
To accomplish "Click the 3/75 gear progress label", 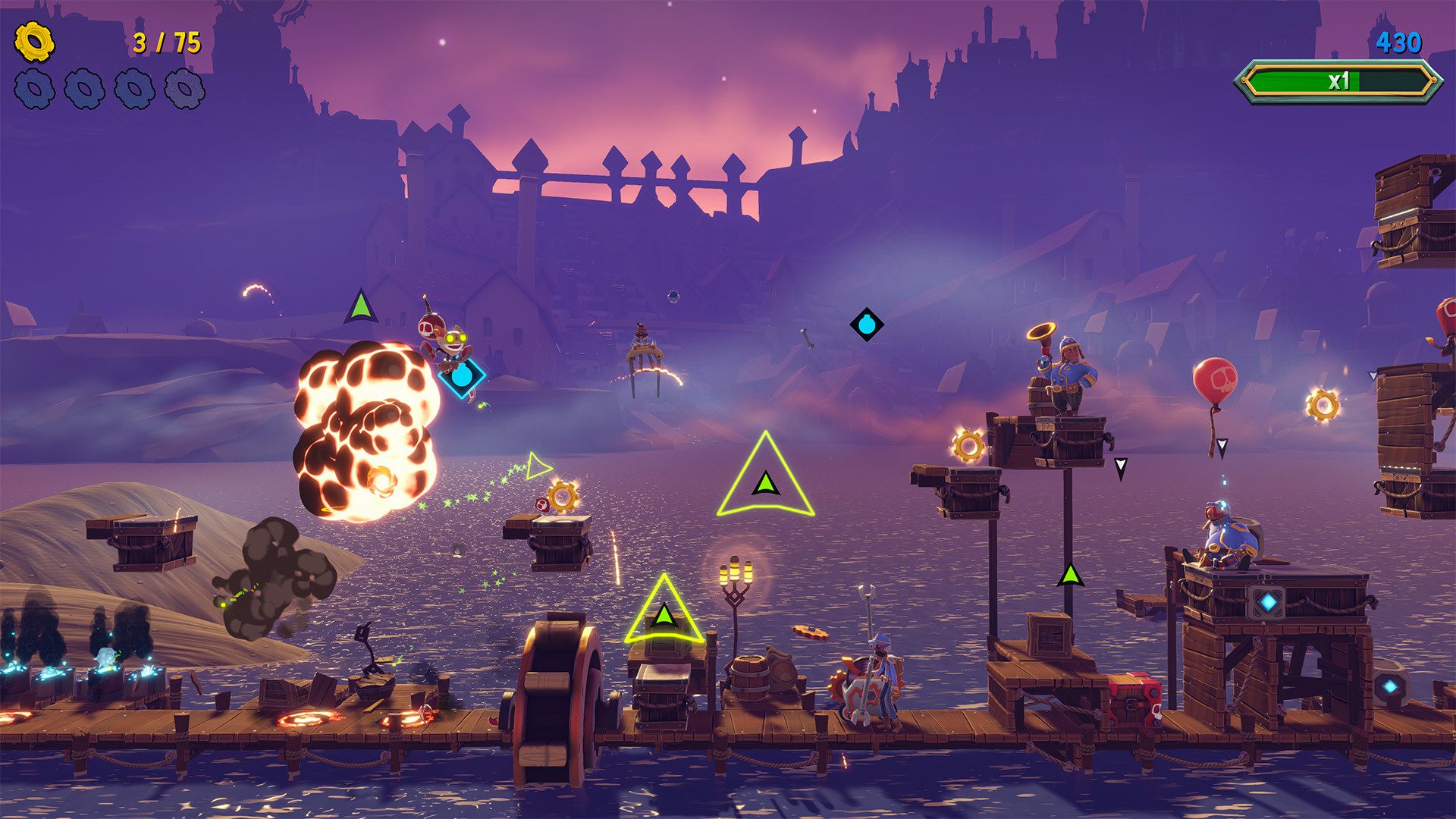I will tap(165, 42).
